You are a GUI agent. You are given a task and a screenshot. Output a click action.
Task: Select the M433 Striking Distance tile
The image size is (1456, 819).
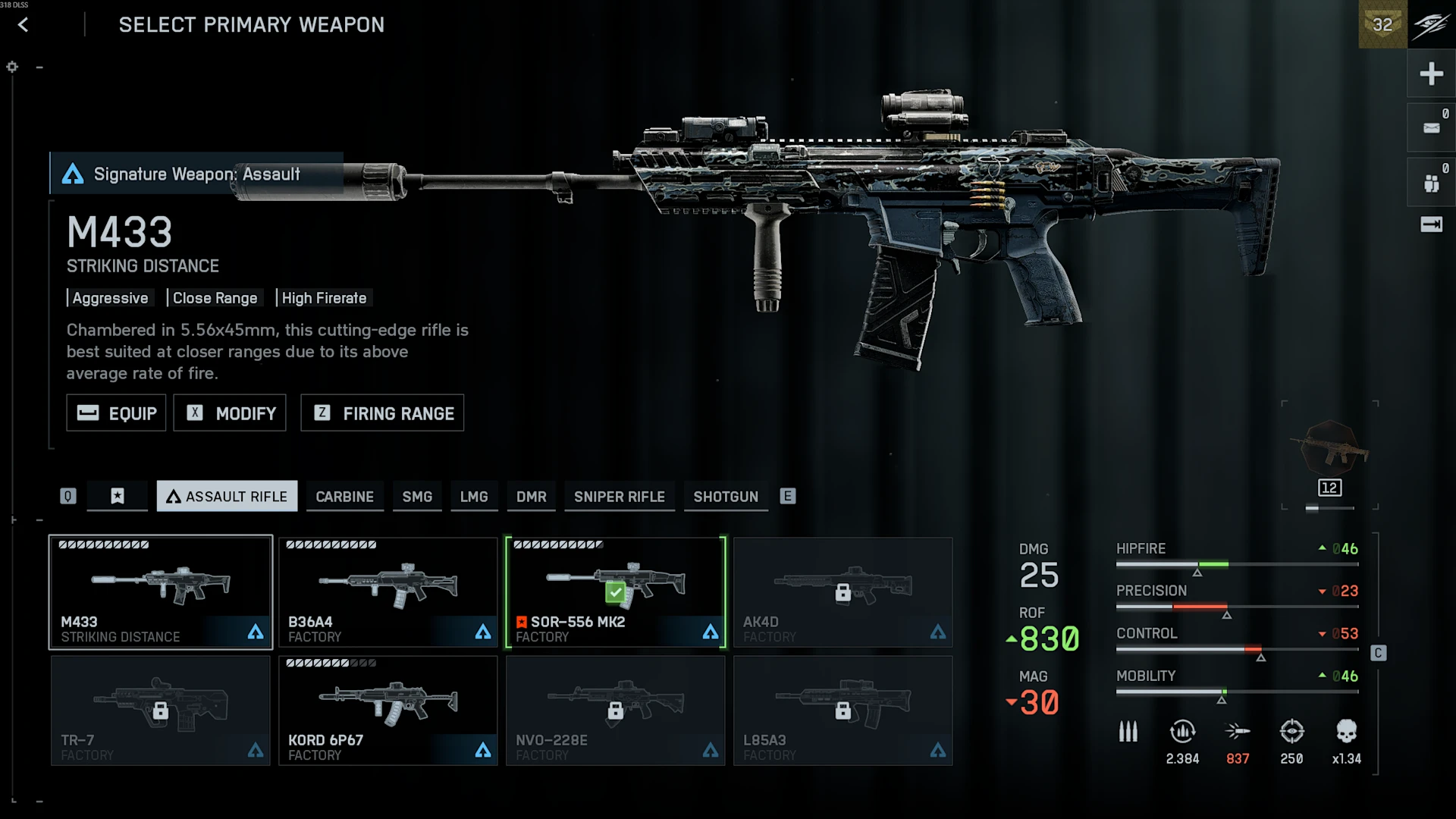[161, 592]
